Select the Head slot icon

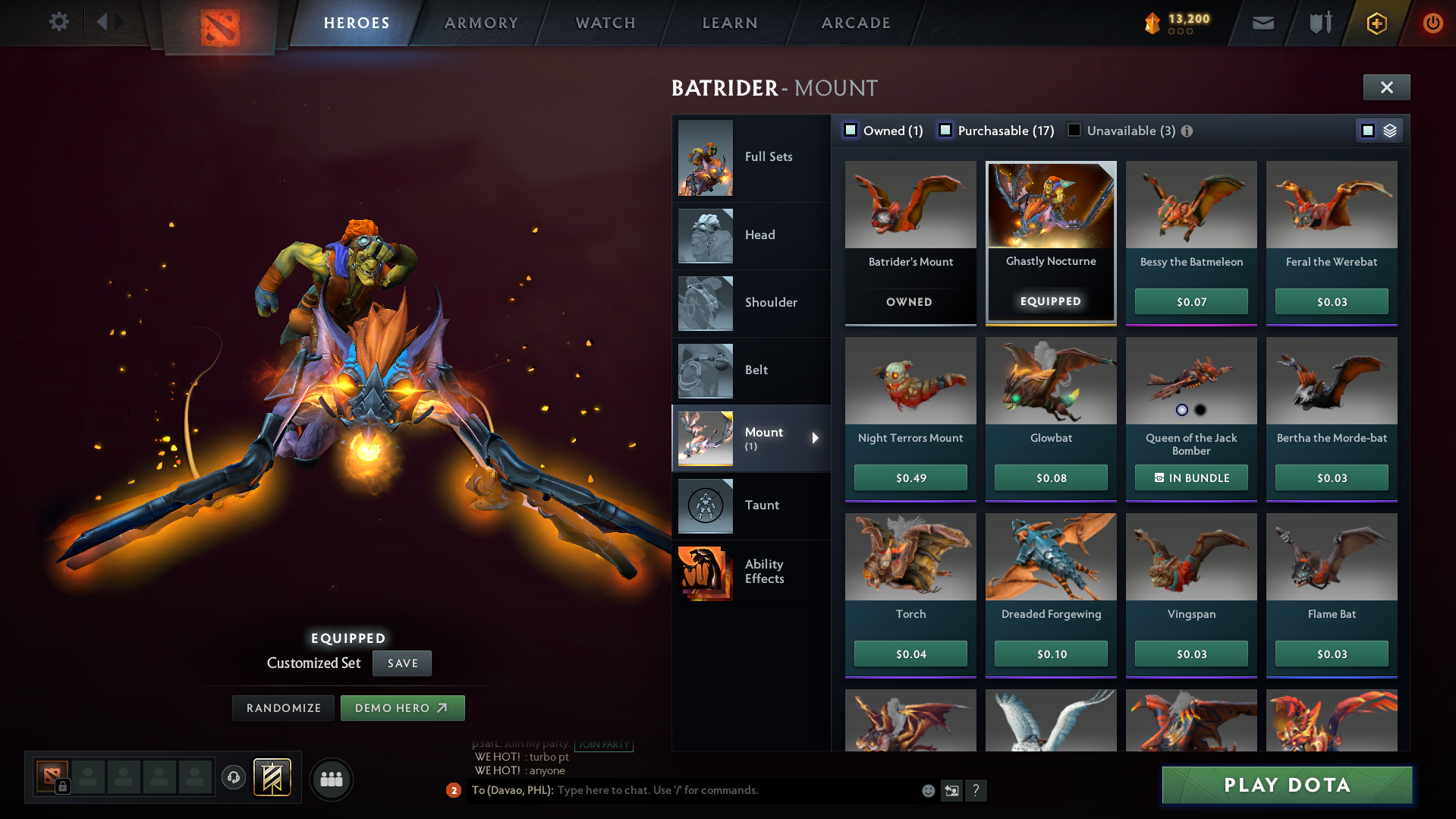[x=705, y=235]
